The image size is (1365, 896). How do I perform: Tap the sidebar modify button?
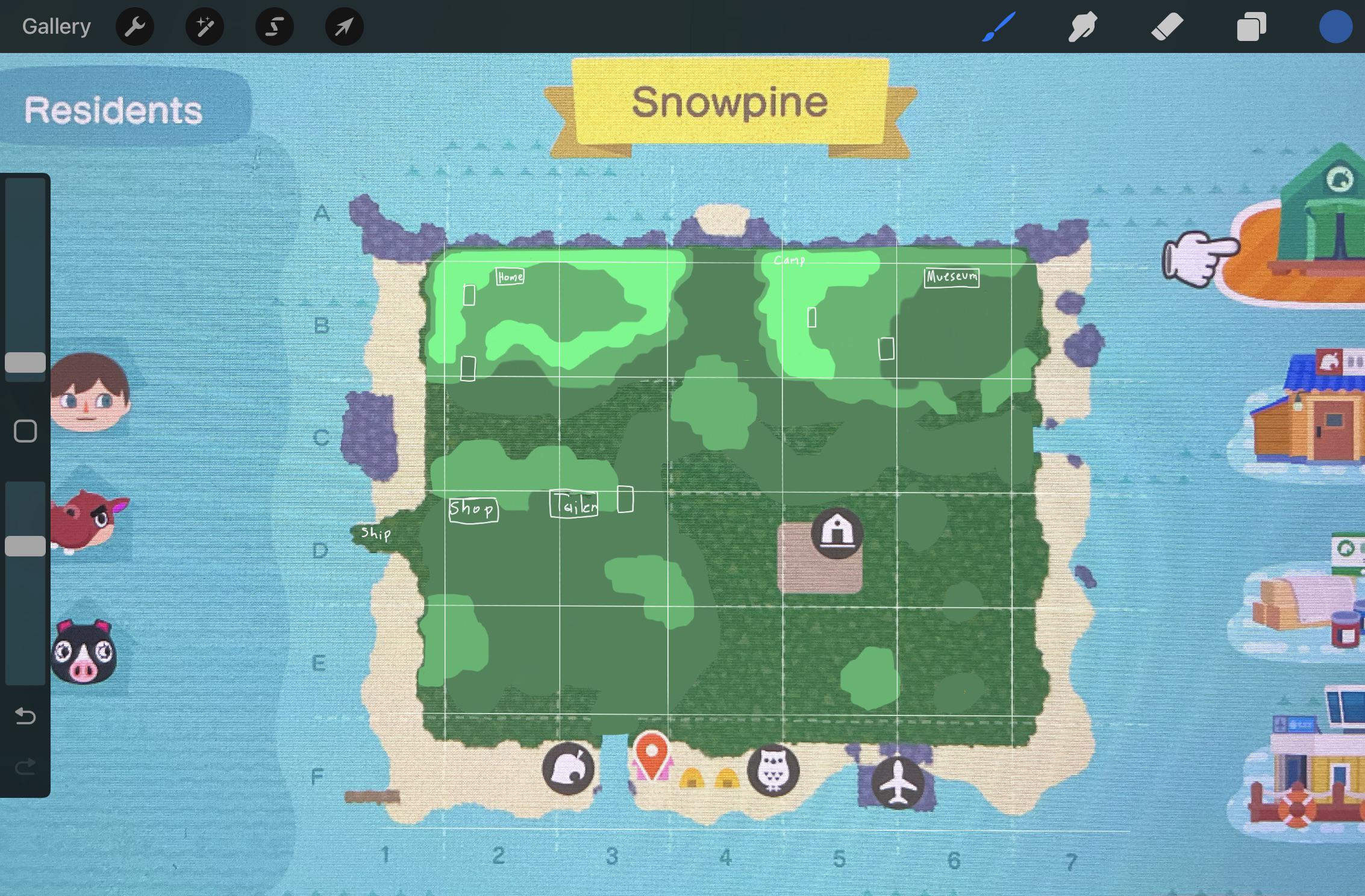pyautogui.click(x=25, y=431)
